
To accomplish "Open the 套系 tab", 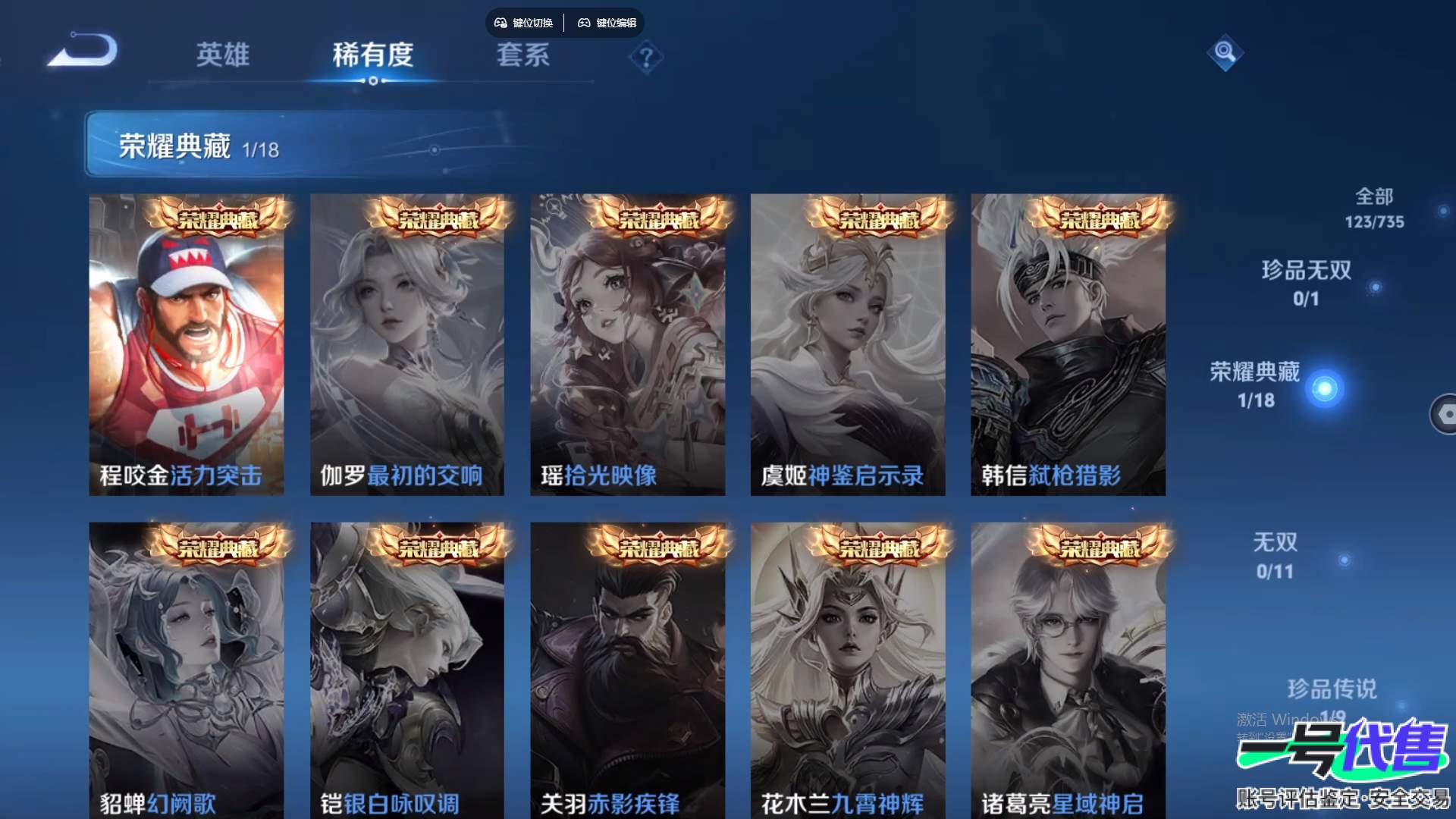I will tap(522, 55).
